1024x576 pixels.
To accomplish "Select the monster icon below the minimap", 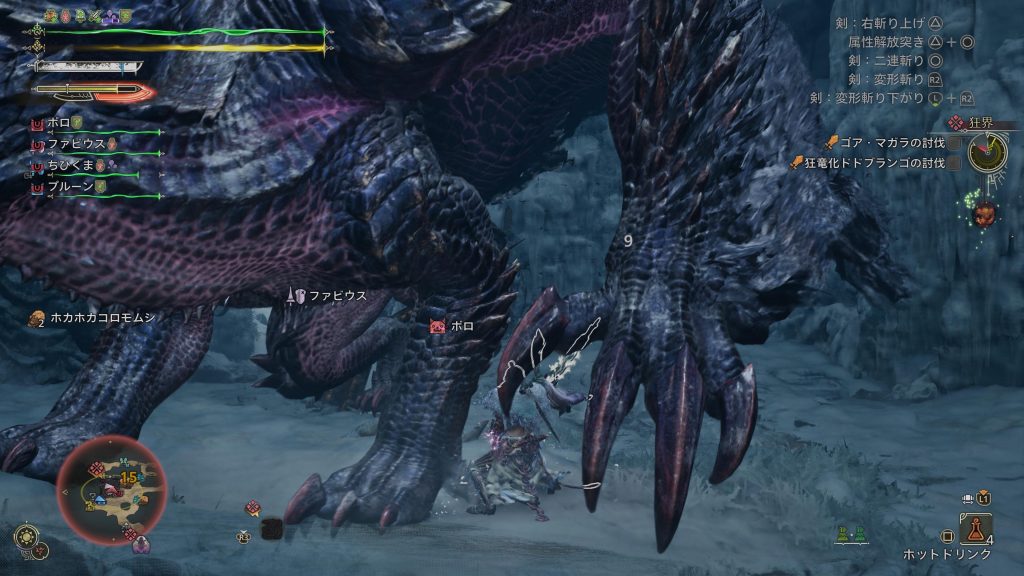I will (141, 545).
